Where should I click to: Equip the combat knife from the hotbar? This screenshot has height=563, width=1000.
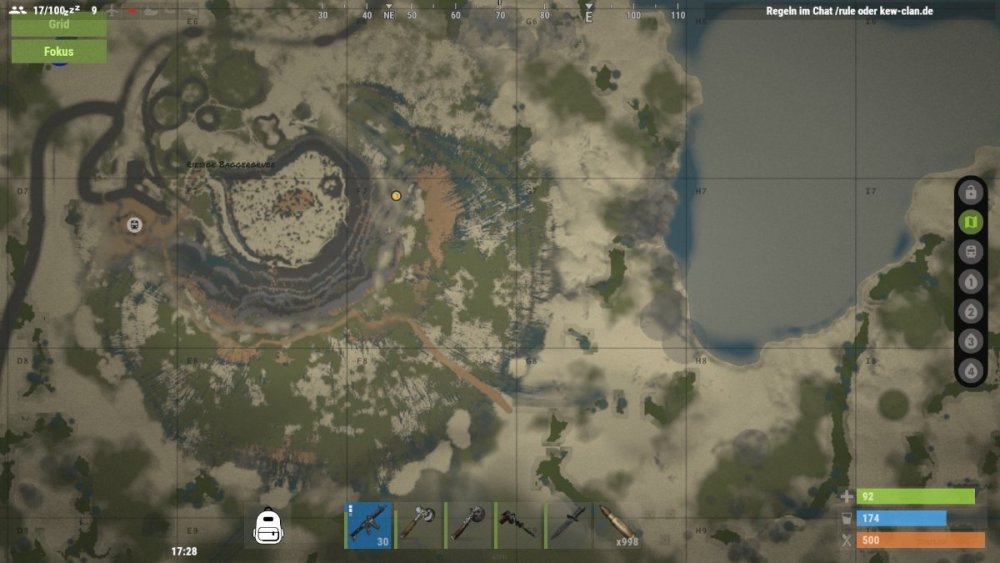[568, 525]
